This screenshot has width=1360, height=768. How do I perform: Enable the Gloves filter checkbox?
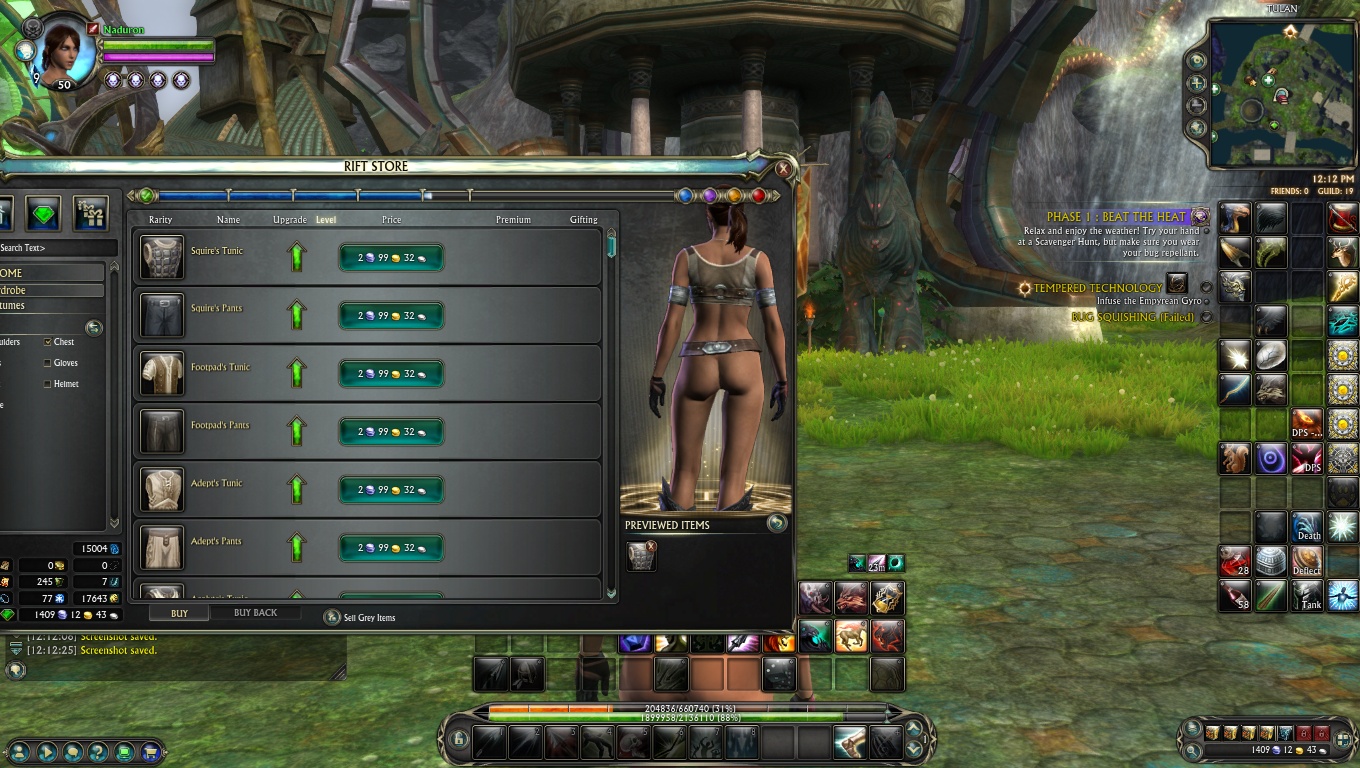pos(48,363)
